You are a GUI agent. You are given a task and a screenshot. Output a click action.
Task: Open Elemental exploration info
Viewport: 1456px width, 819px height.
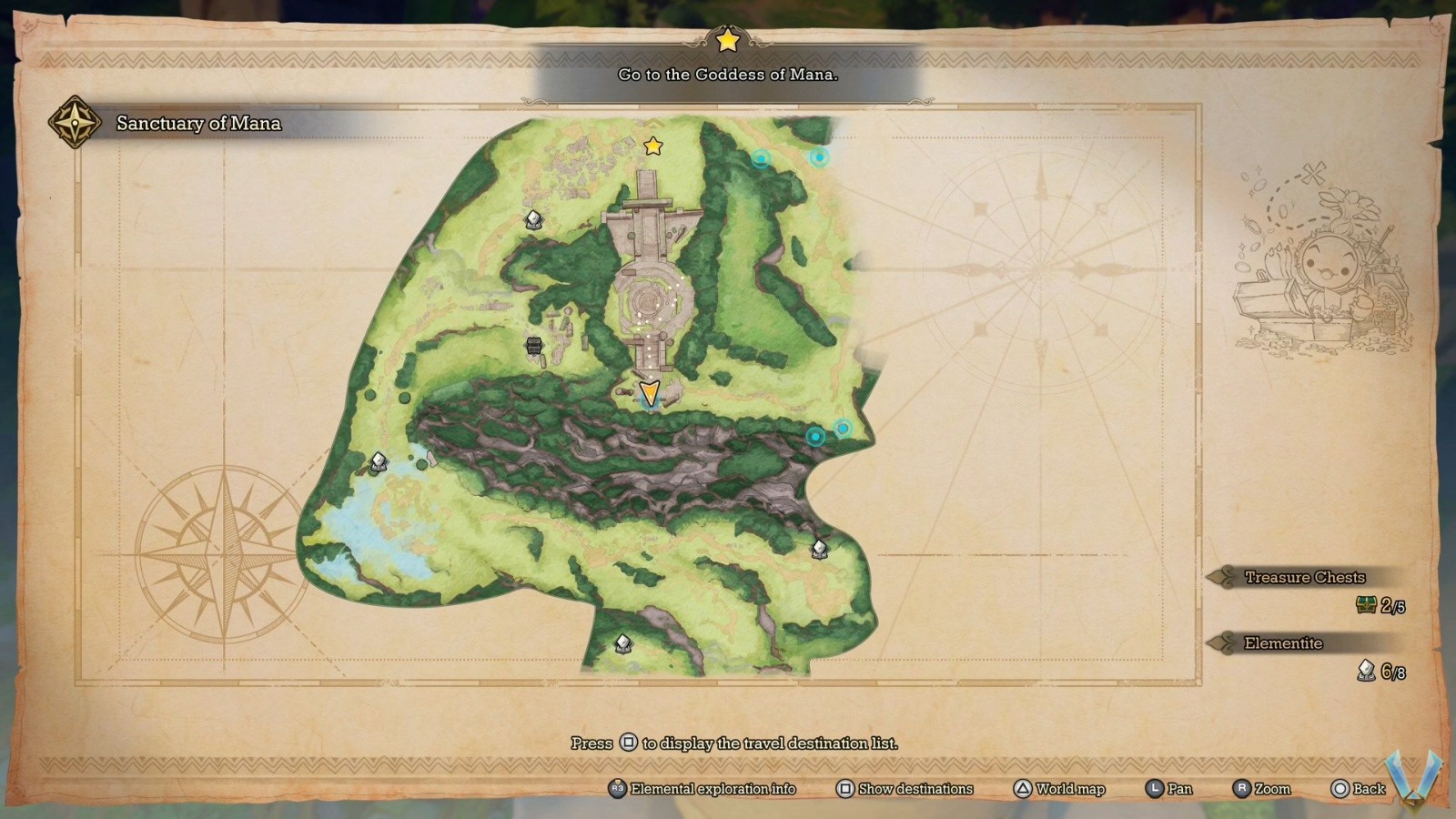point(703,789)
